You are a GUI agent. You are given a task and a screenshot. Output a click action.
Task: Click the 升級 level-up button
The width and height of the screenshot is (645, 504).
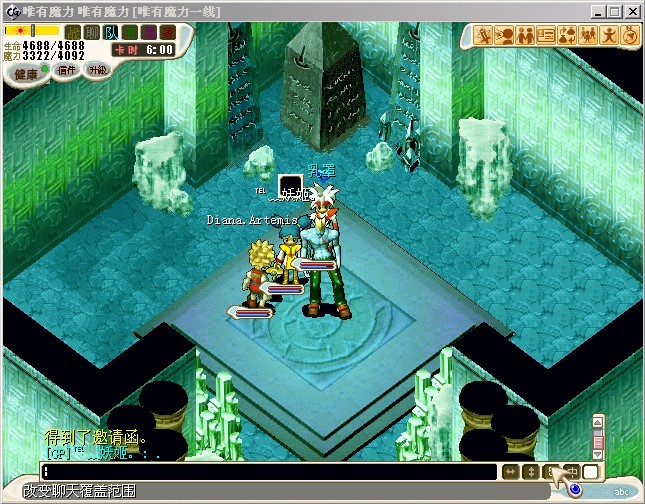tap(97, 70)
